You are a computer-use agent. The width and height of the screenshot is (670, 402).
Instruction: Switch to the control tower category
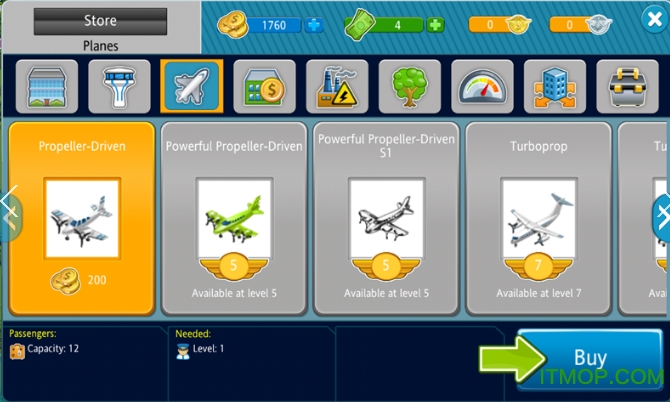119,87
